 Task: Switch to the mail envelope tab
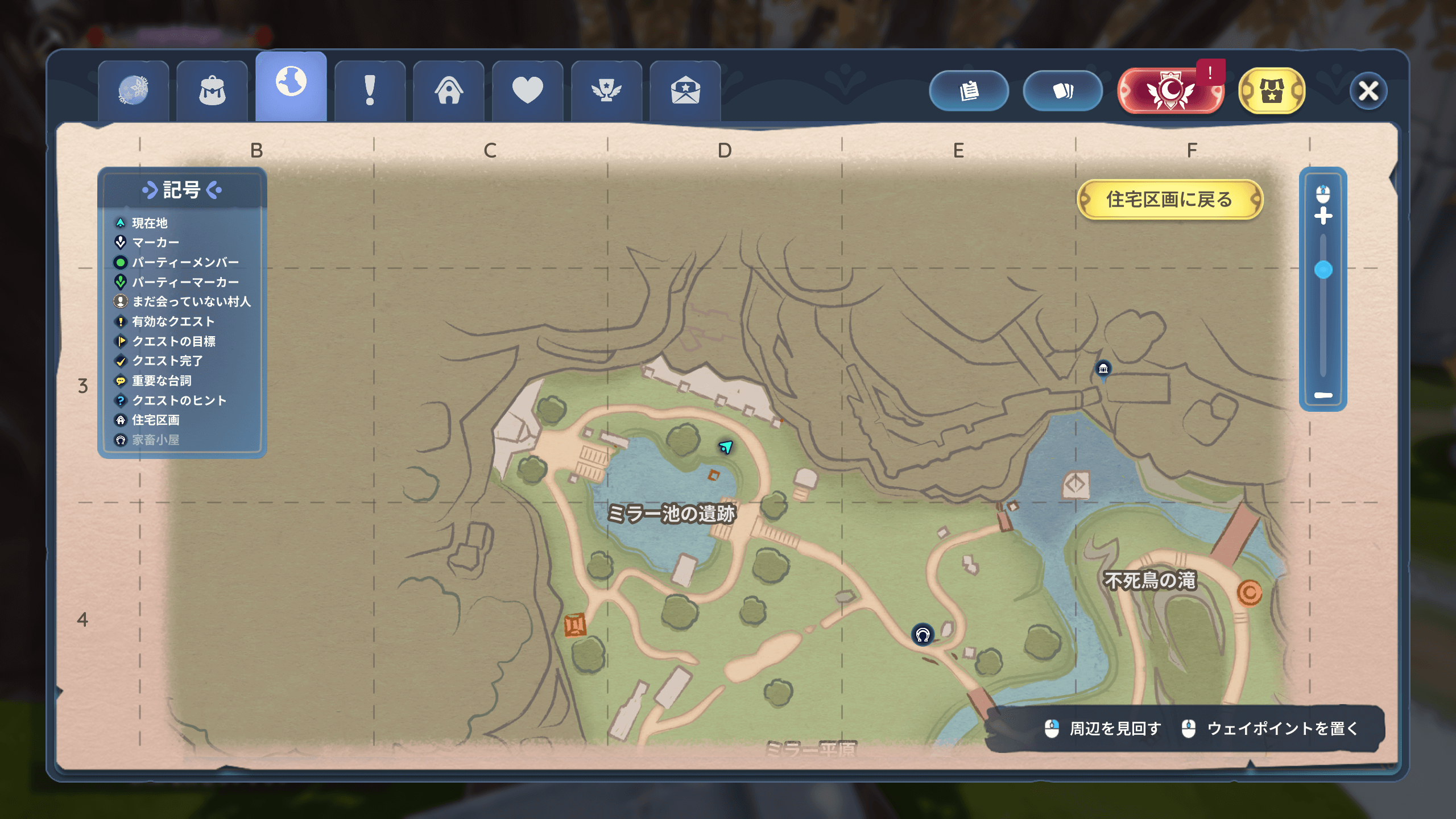[685, 91]
